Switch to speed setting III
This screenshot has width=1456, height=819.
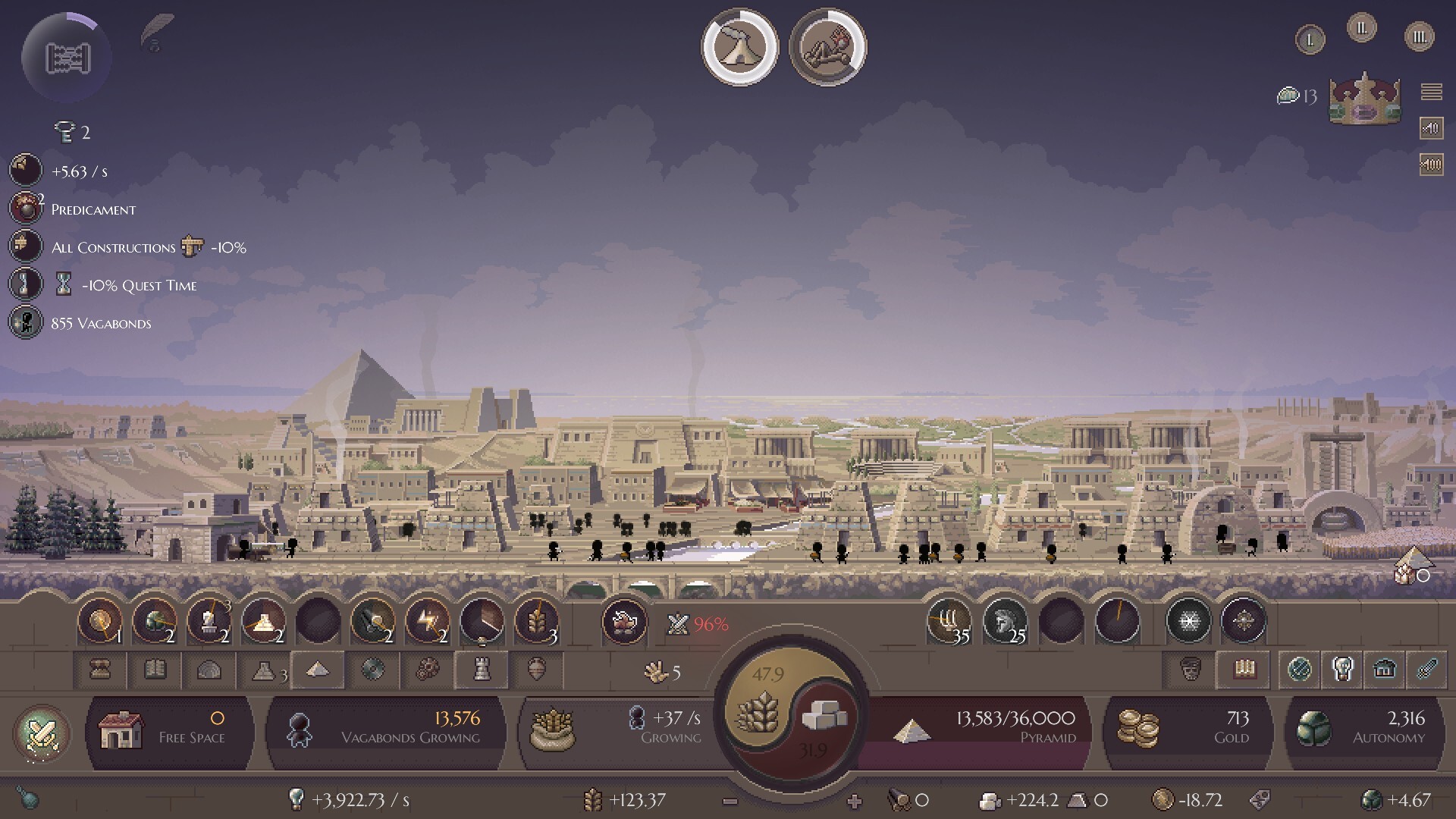pyautogui.click(x=1419, y=36)
